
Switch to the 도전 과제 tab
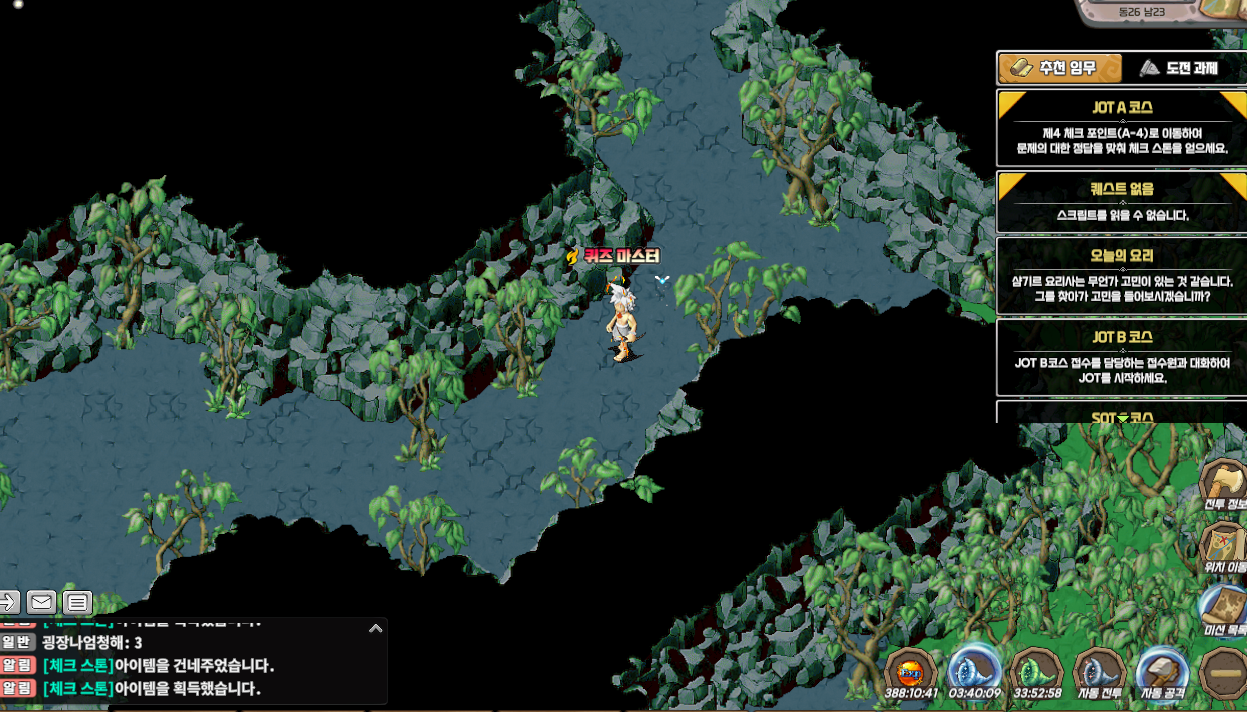pos(1179,68)
